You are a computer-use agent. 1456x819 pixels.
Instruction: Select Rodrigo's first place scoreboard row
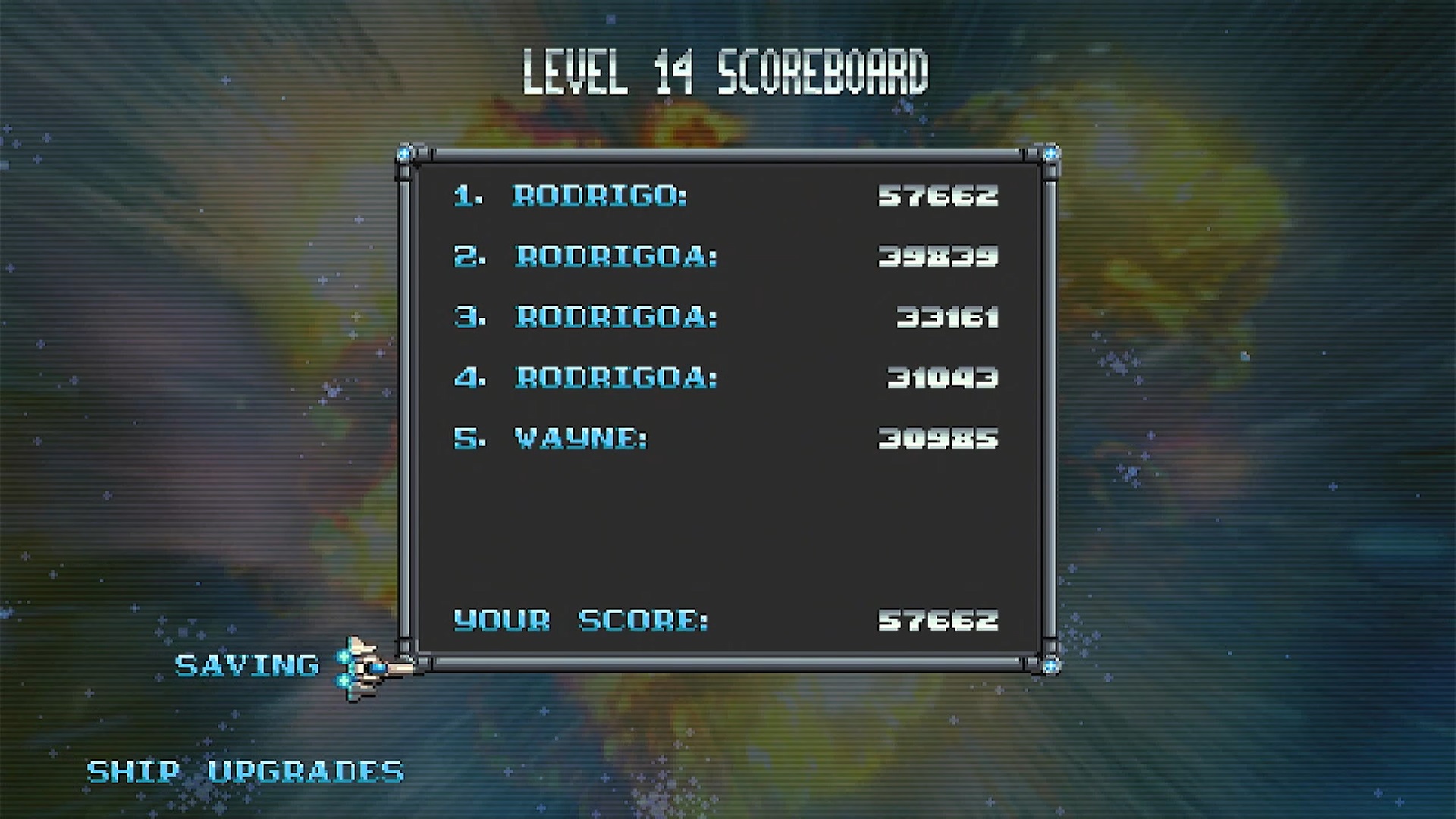click(725, 196)
